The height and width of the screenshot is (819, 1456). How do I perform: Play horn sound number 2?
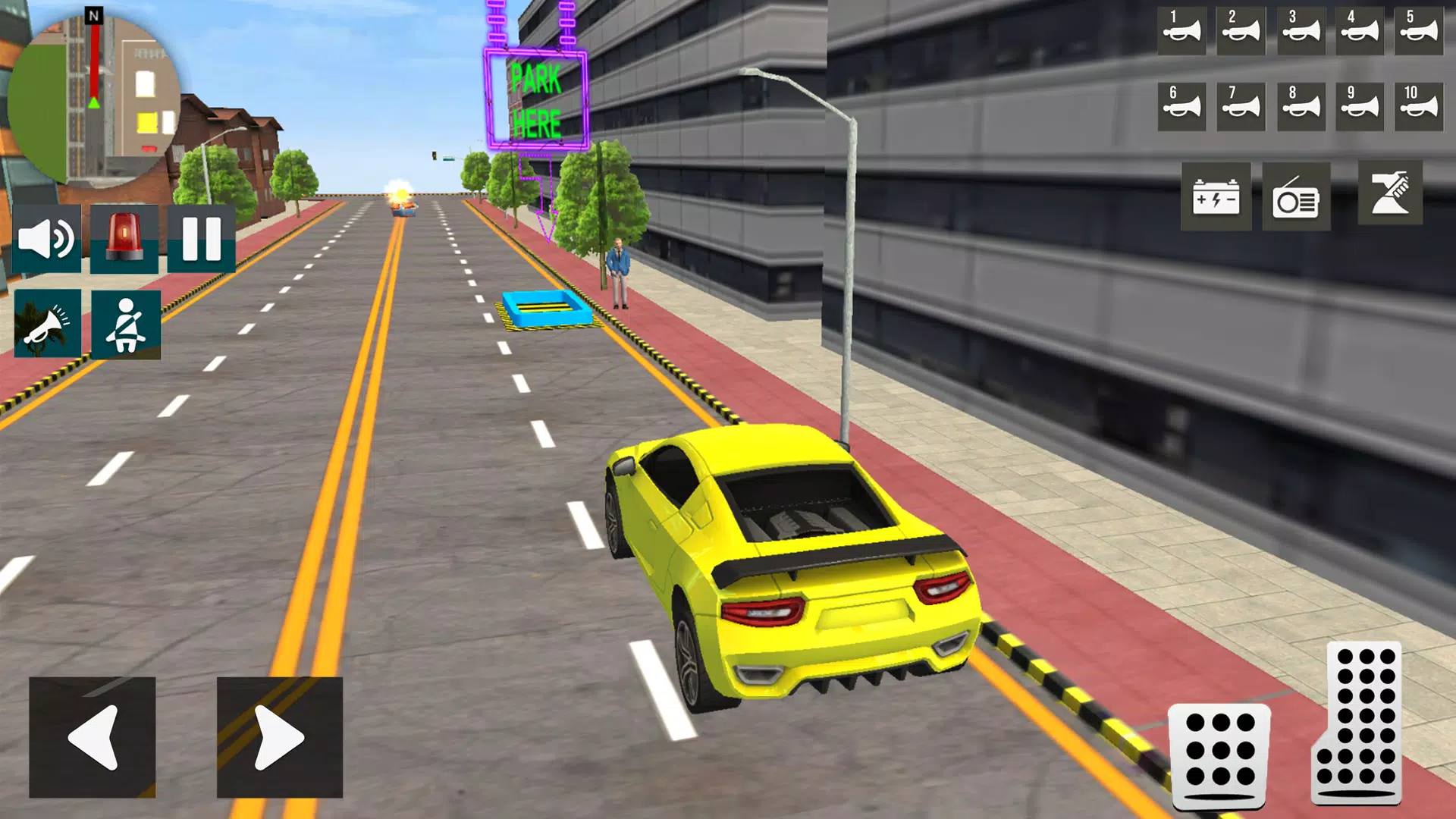(1241, 32)
